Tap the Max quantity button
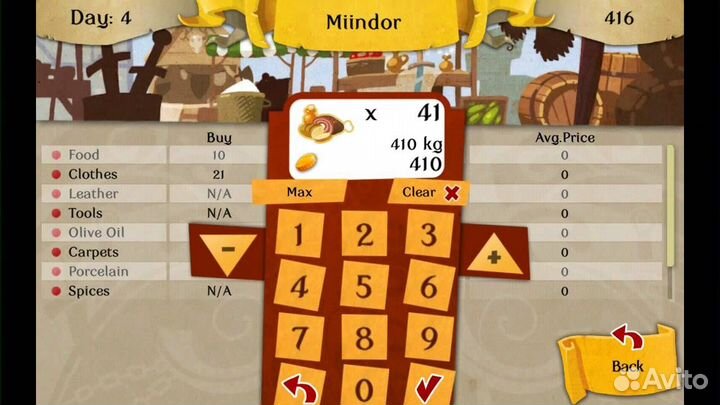720x405 pixels. tap(300, 191)
